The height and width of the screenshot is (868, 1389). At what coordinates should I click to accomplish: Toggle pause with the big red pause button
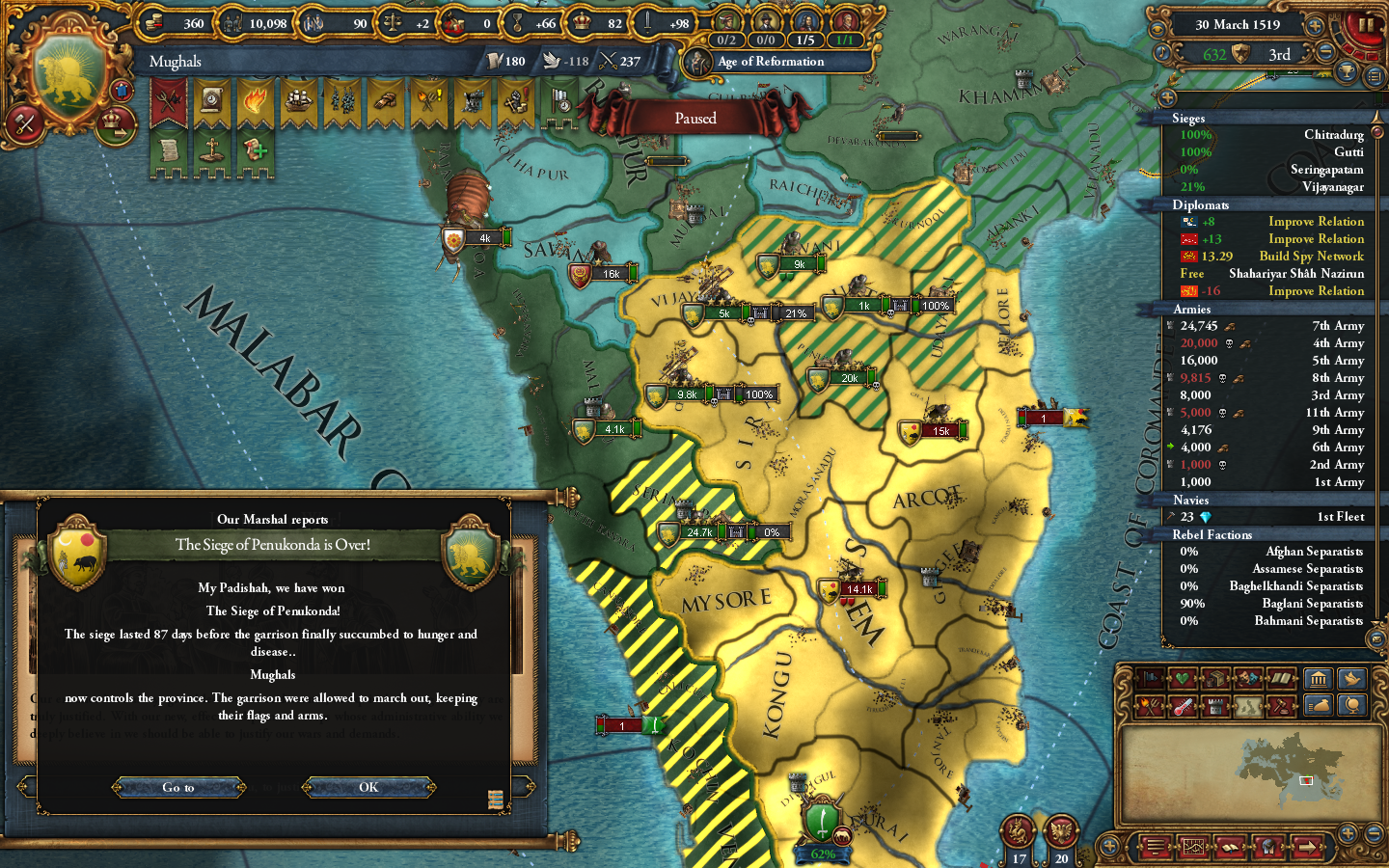pyautogui.click(x=1364, y=26)
